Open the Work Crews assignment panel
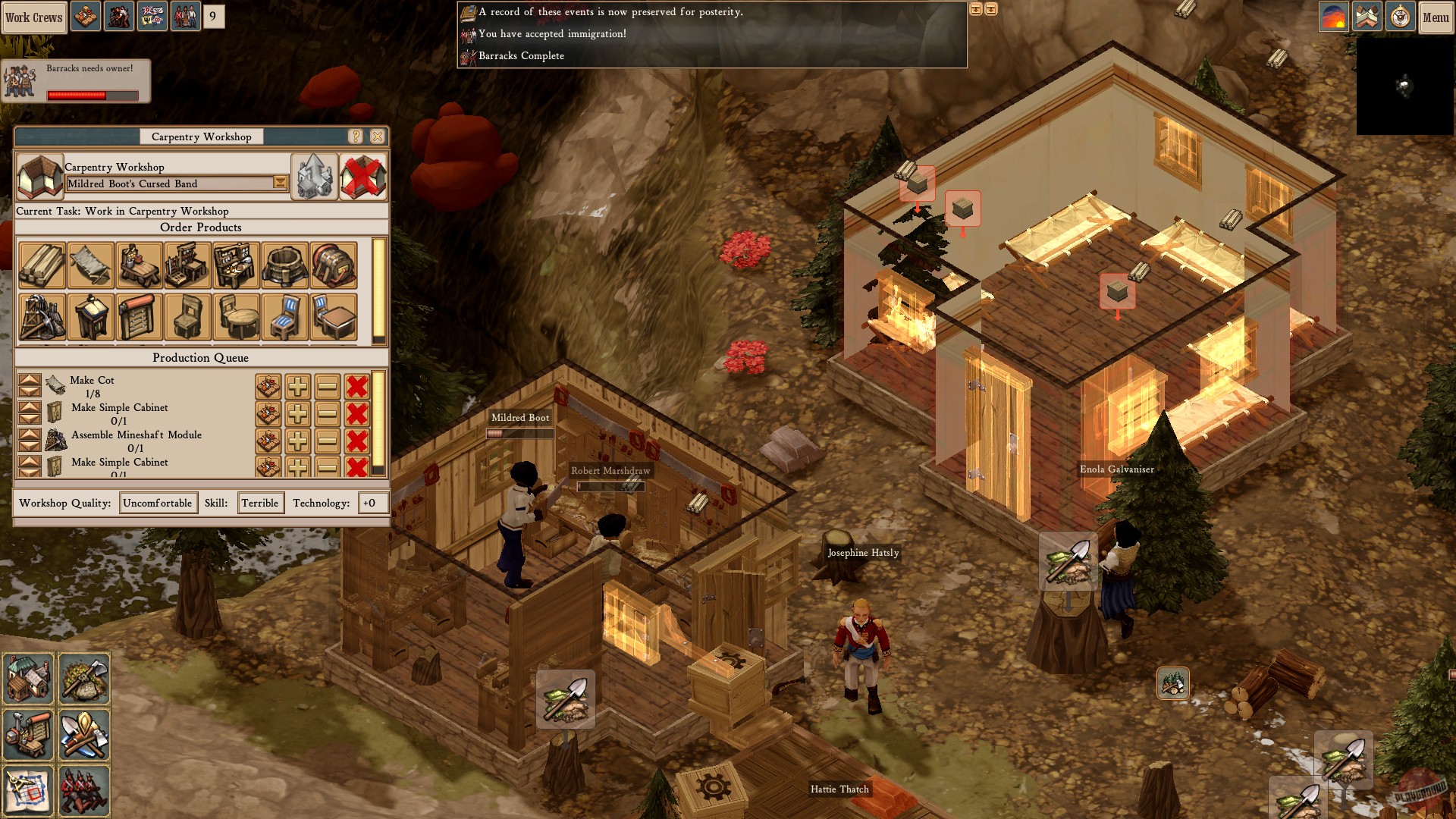This screenshot has height=819, width=1456. coord(34,17)
